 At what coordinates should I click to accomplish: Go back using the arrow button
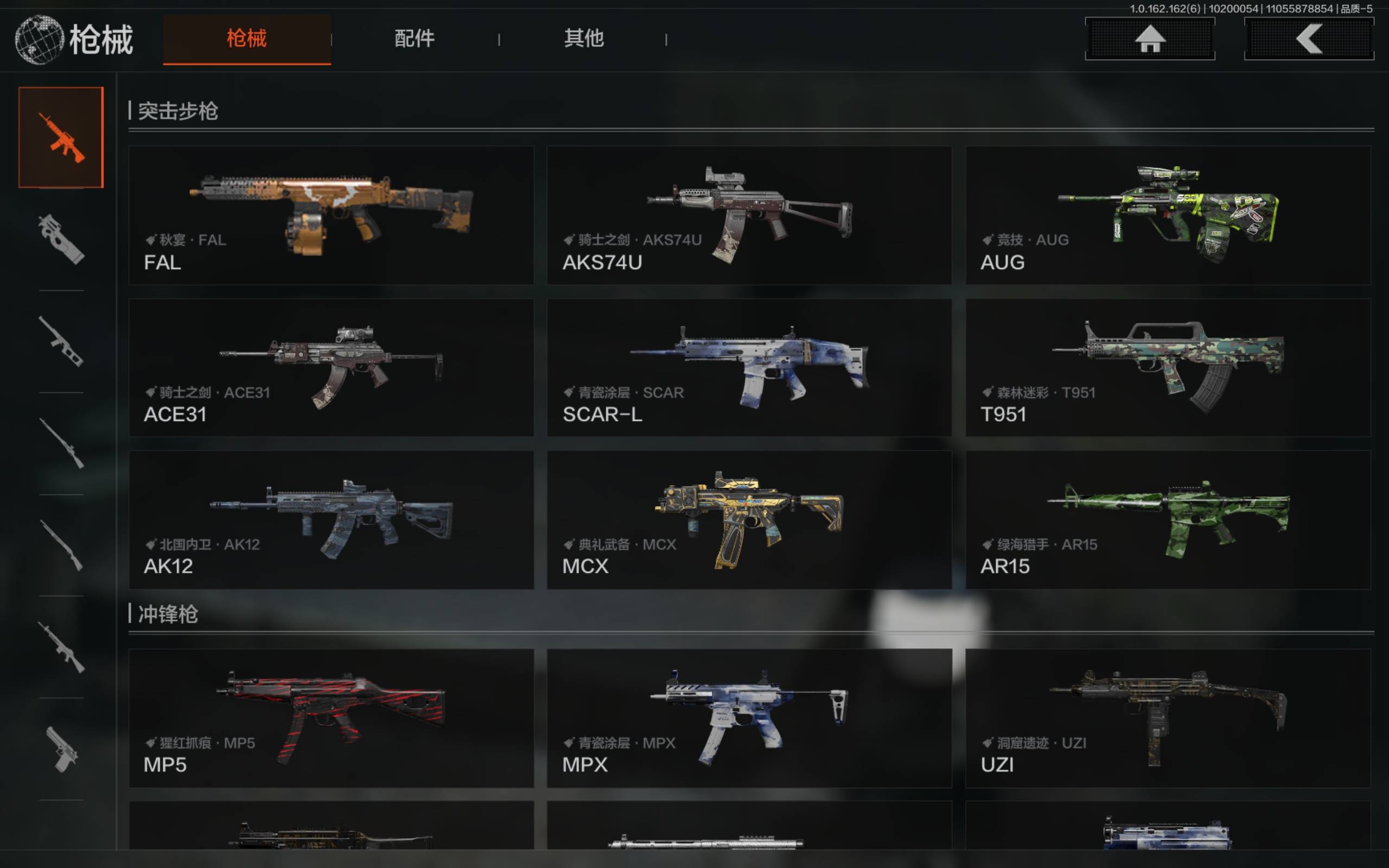pyautogui.click(x=1308, y=39)
